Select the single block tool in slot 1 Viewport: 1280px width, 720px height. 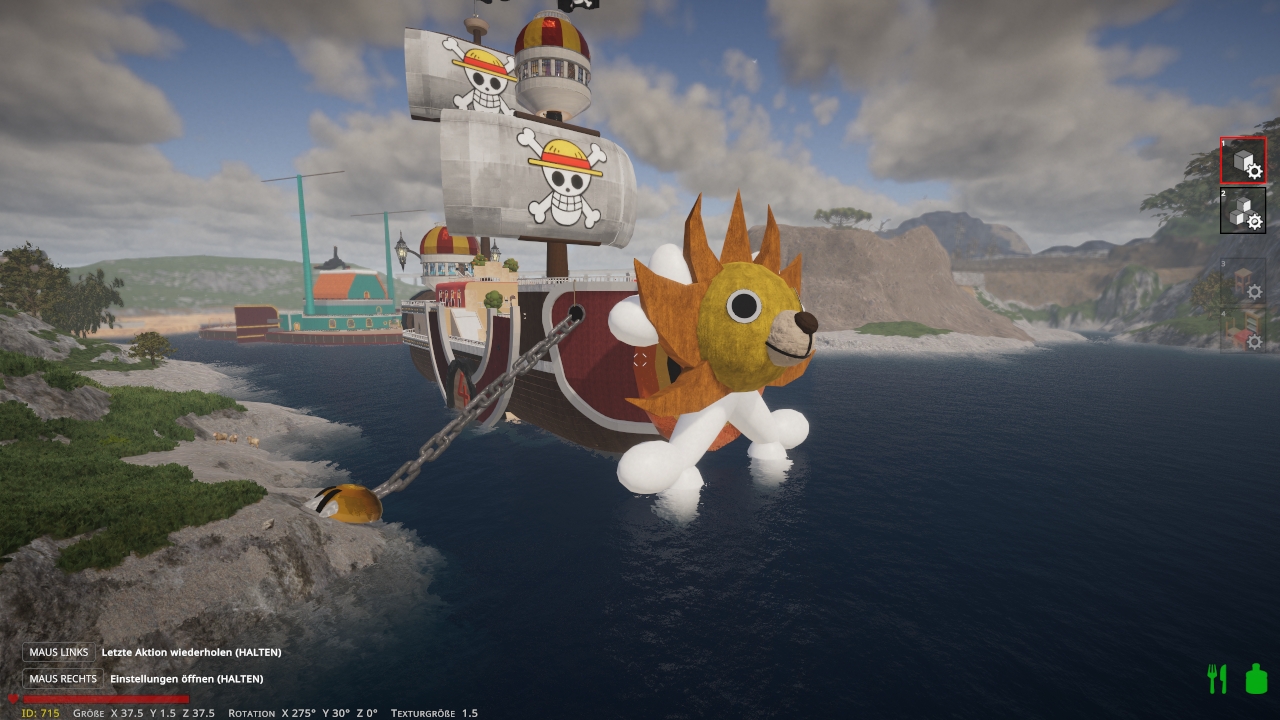pos(1243,161)
